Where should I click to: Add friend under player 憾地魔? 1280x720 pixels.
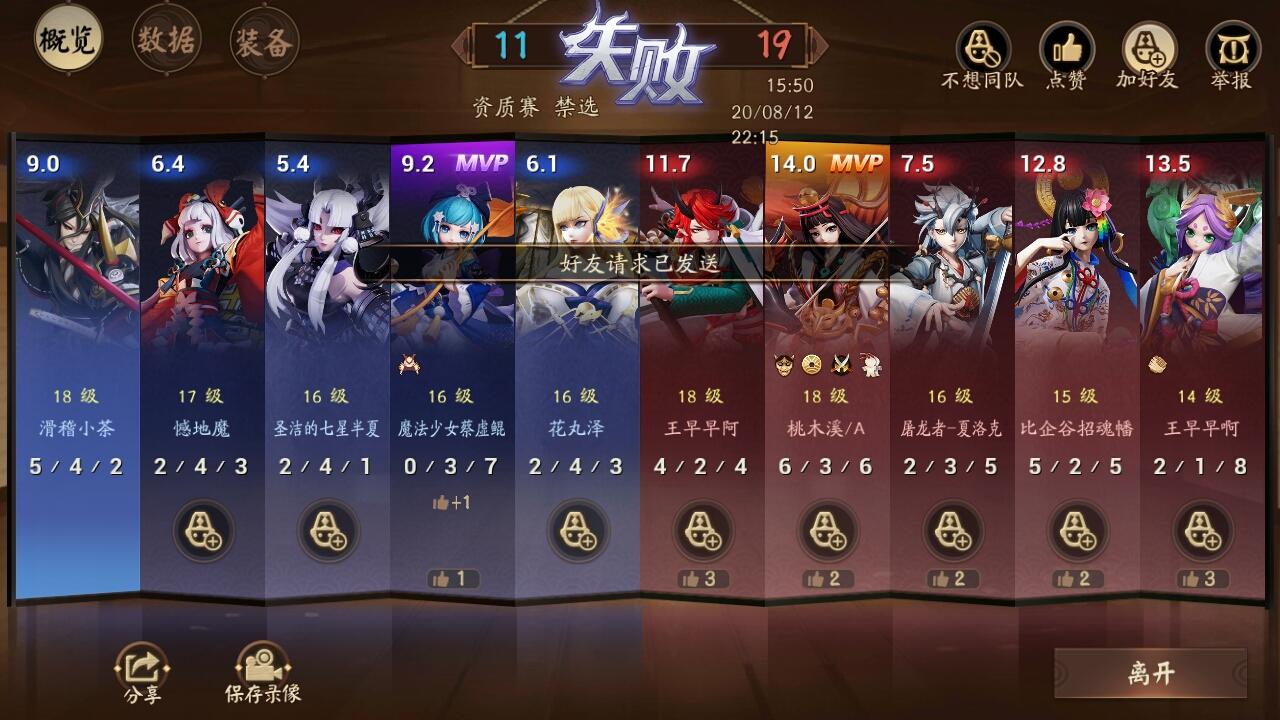click(200, 531)
